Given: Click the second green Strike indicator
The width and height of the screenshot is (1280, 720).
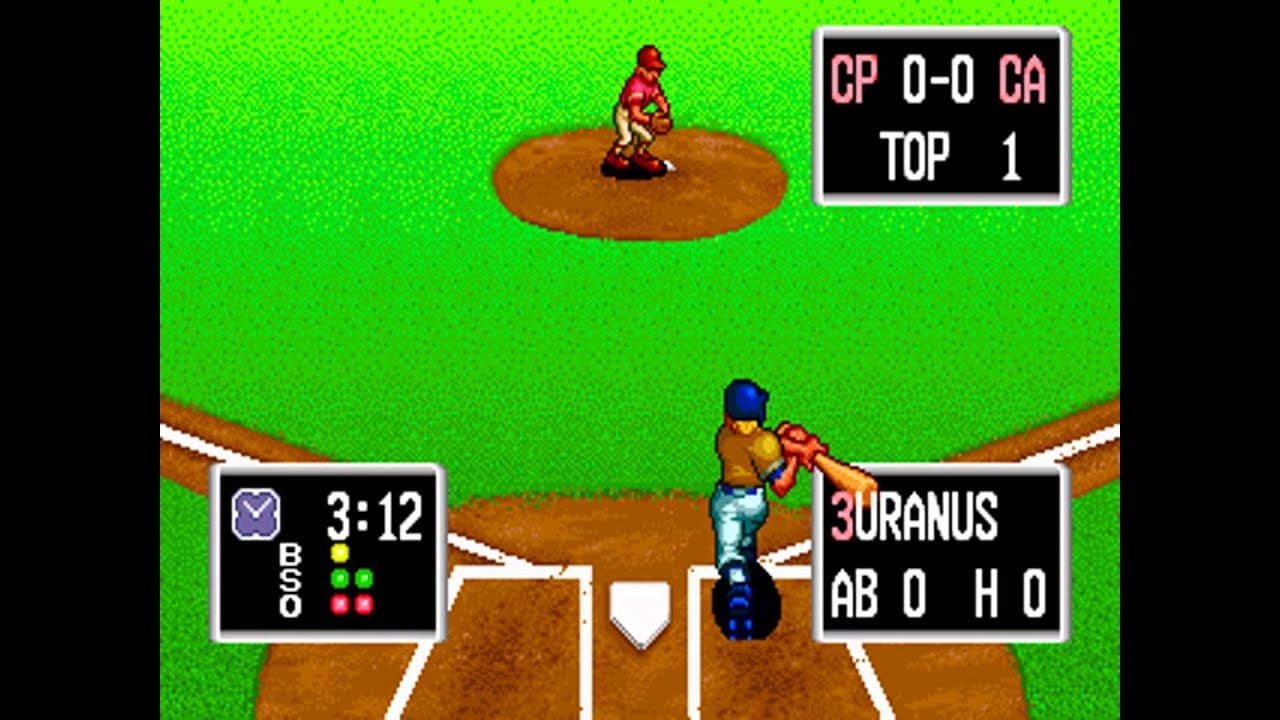Looking at the screenshot, I should click(364, 577).
